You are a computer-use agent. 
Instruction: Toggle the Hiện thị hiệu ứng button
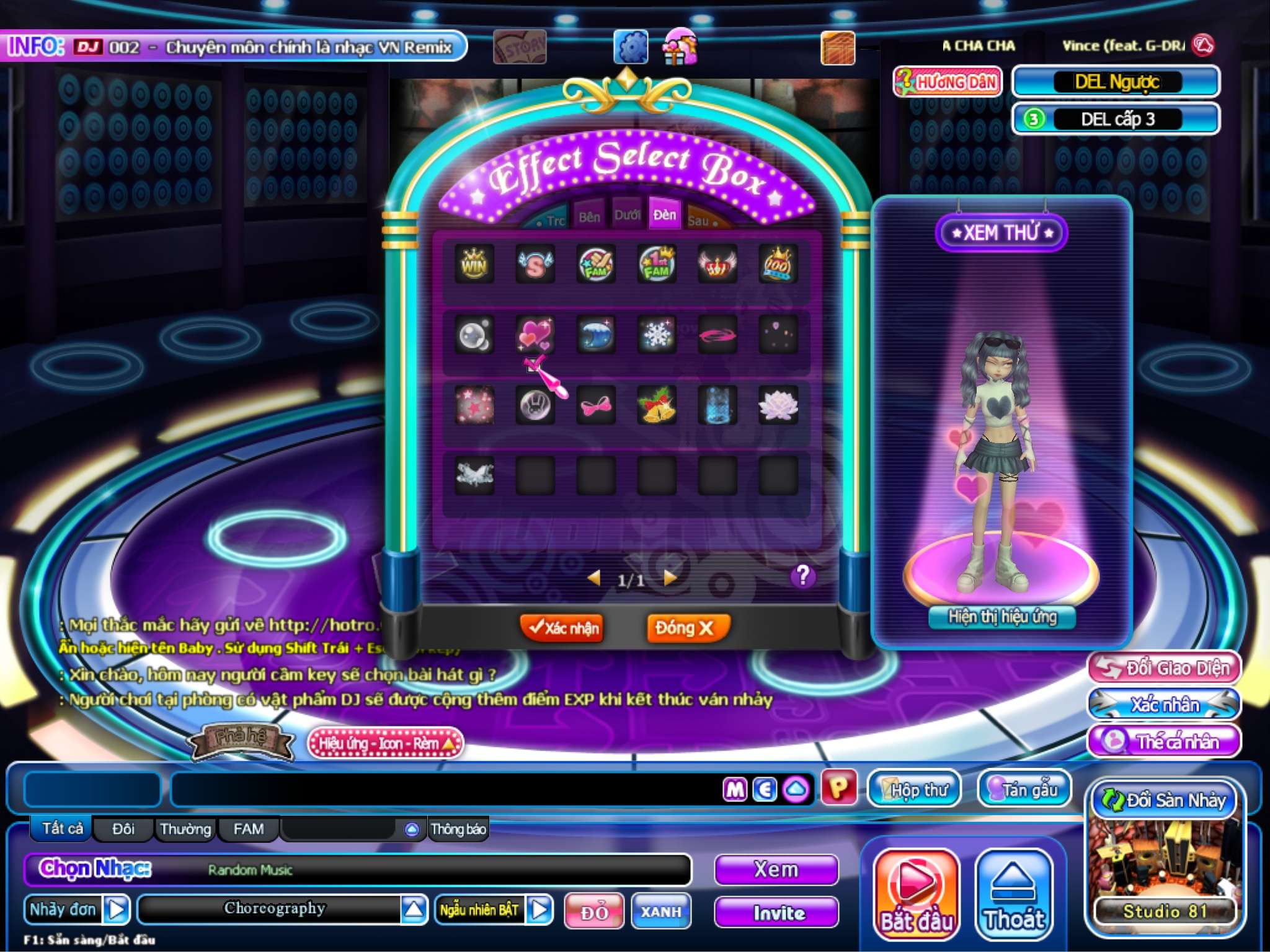click(1002, 617)
